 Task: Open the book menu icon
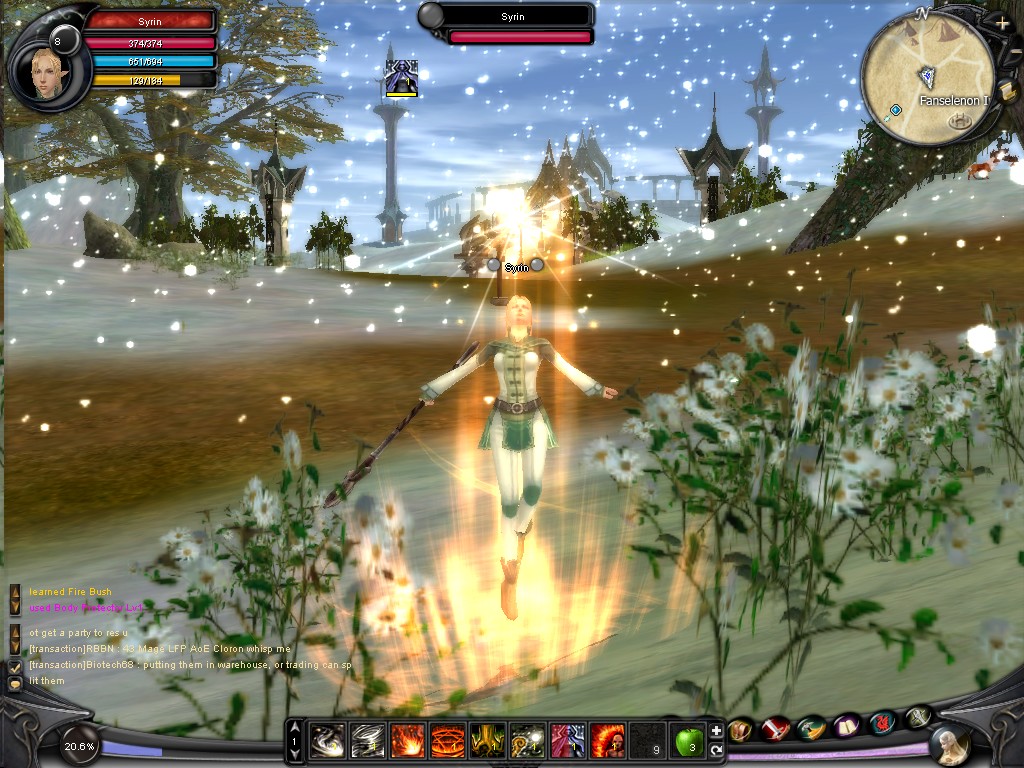click(x=847, y=725)
